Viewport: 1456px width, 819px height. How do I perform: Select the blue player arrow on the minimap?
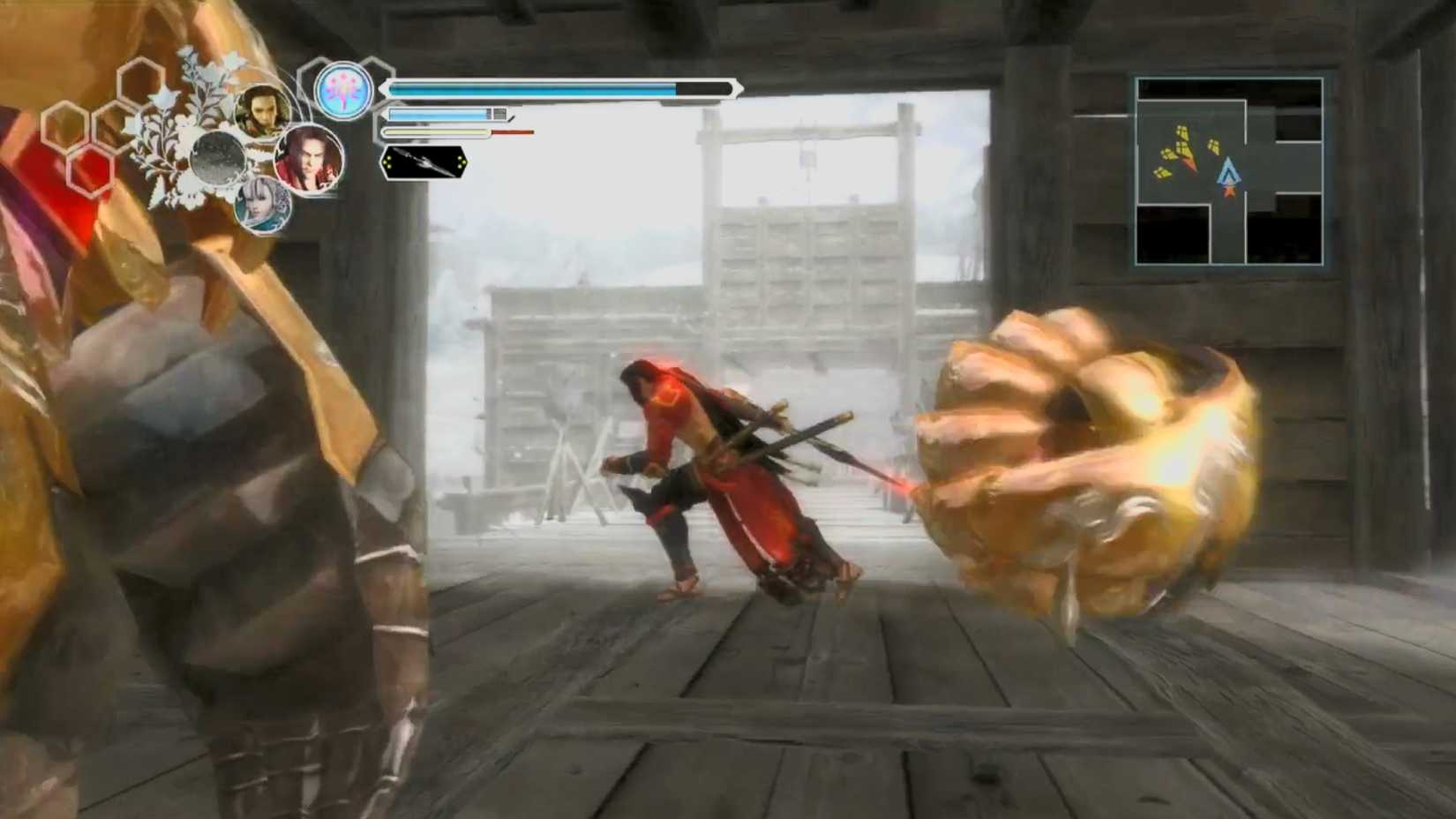[1230, 172]
